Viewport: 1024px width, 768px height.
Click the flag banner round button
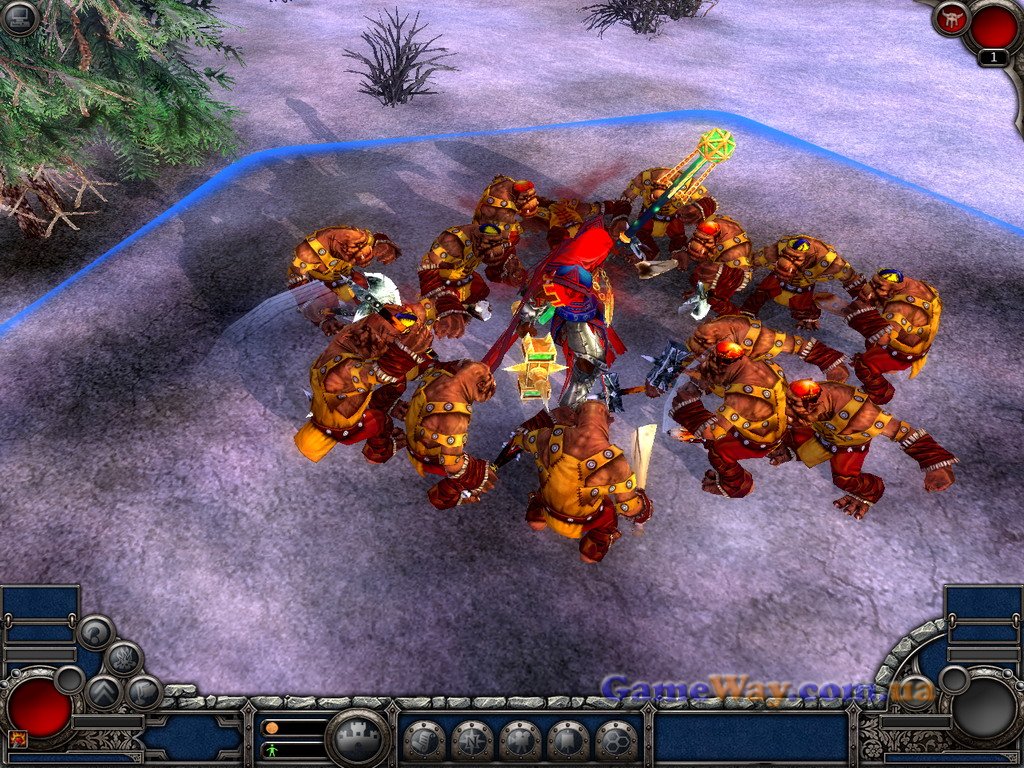[x=144, y=692]
